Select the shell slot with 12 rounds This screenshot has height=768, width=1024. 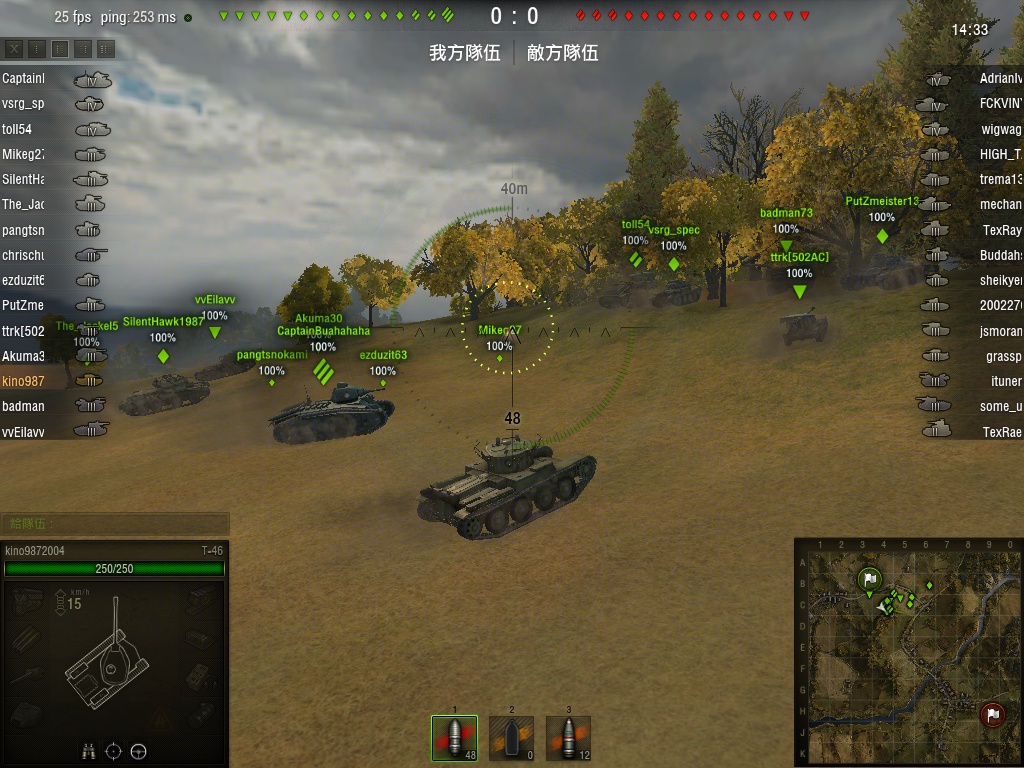(x=568, y=738)
